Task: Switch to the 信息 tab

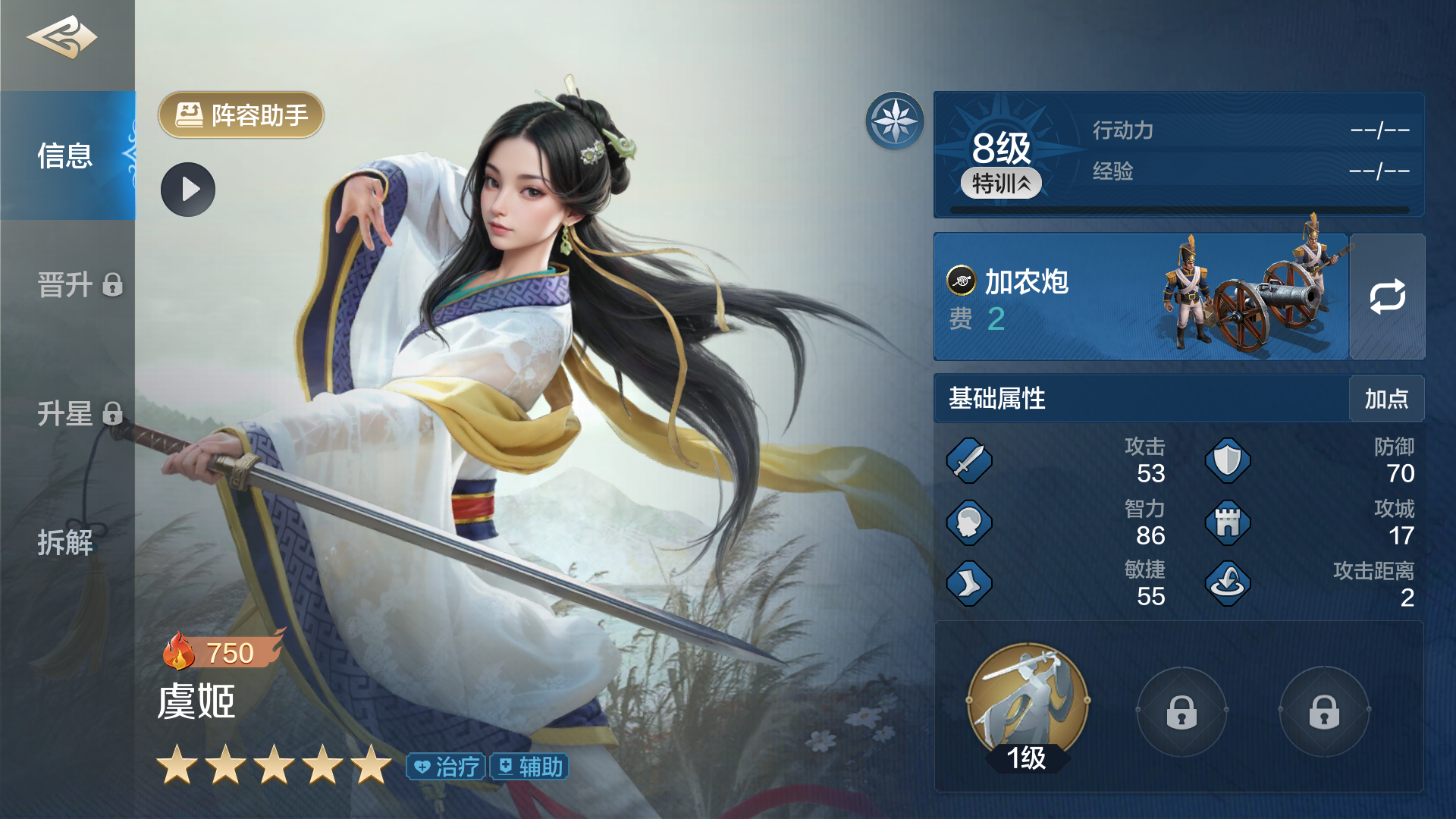Action: click(67, 156)
